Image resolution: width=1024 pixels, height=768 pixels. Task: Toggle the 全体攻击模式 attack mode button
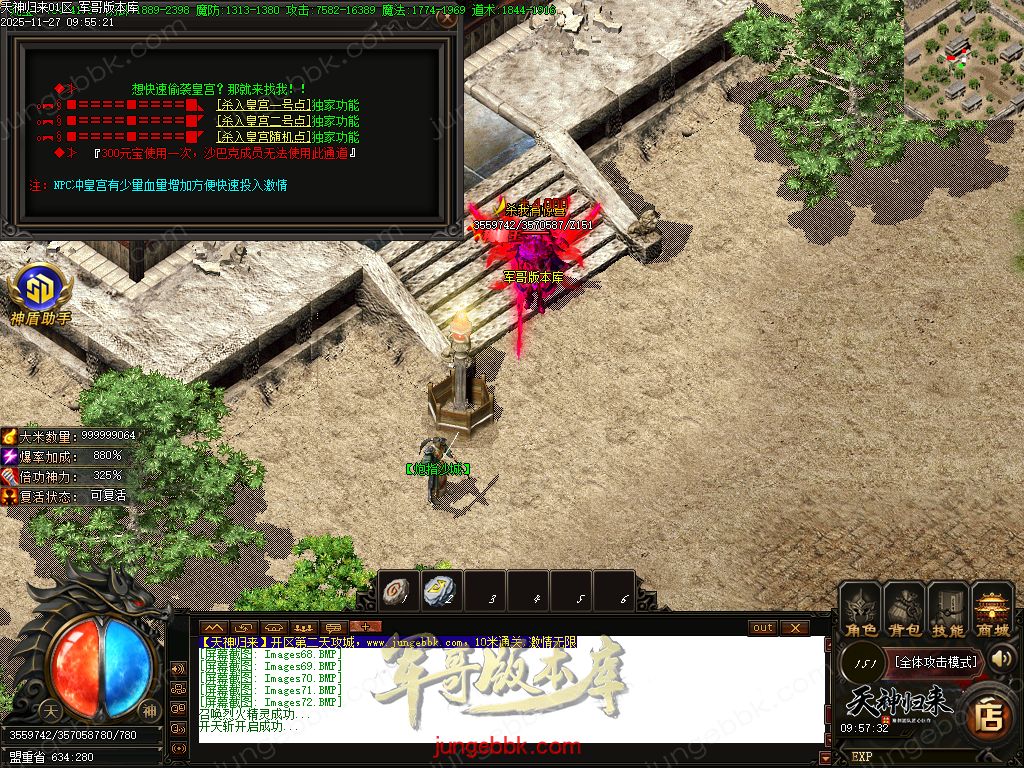click(x=935, y=662)
